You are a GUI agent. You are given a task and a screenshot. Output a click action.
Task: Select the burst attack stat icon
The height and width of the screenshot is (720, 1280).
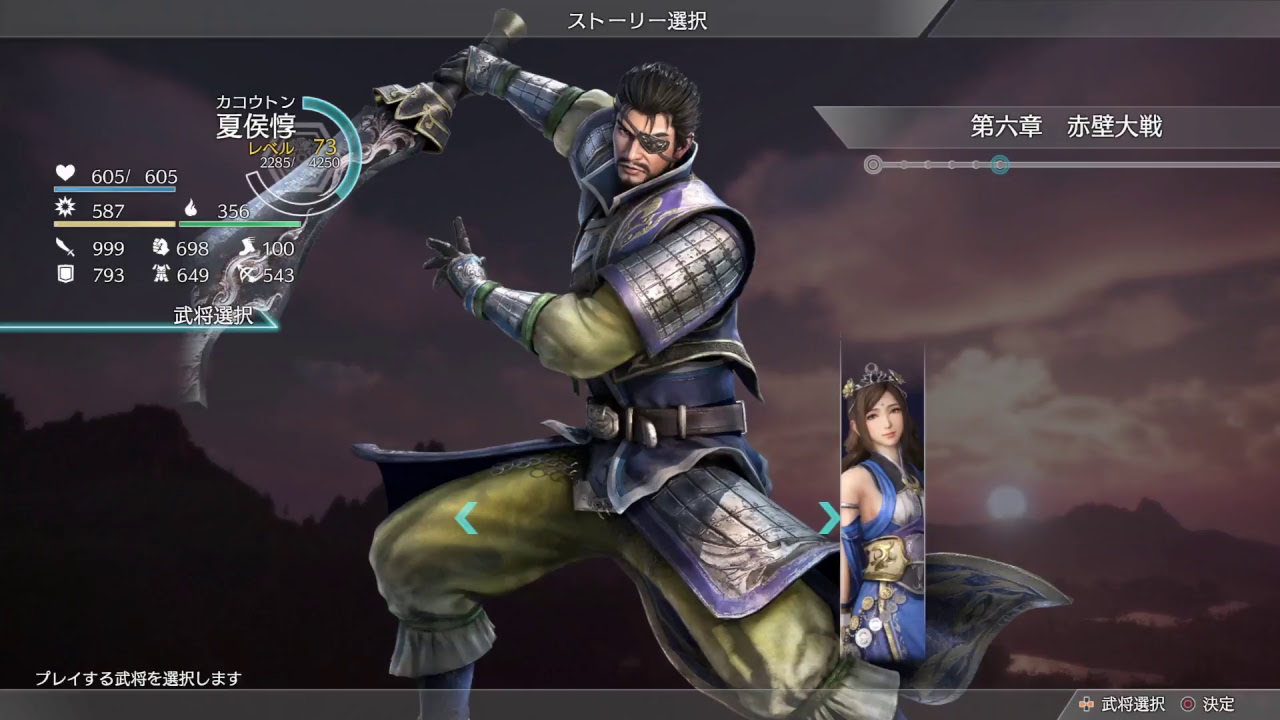pos(65,208)
